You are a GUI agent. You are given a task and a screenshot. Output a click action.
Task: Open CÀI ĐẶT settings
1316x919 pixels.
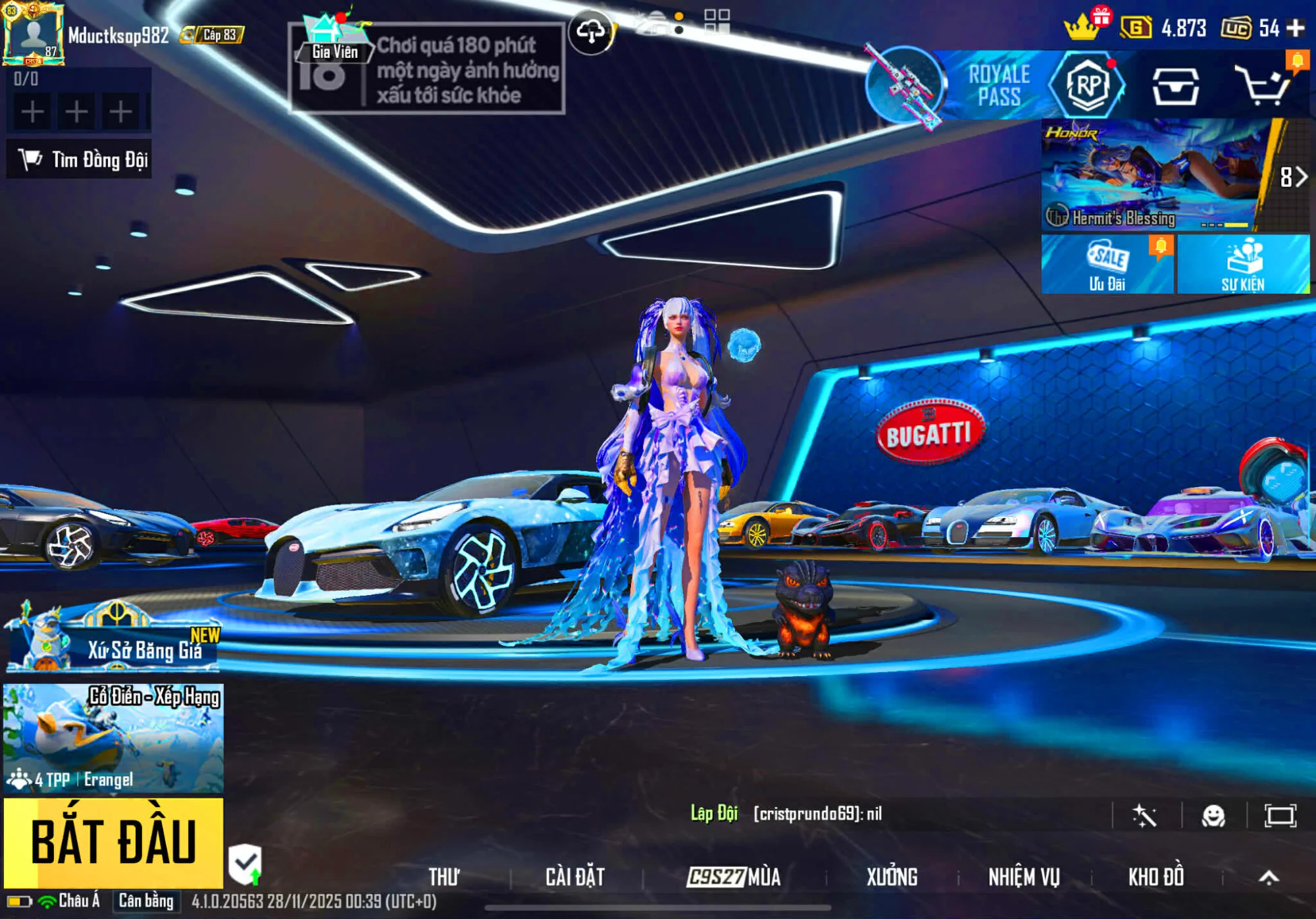click(574, 877)
